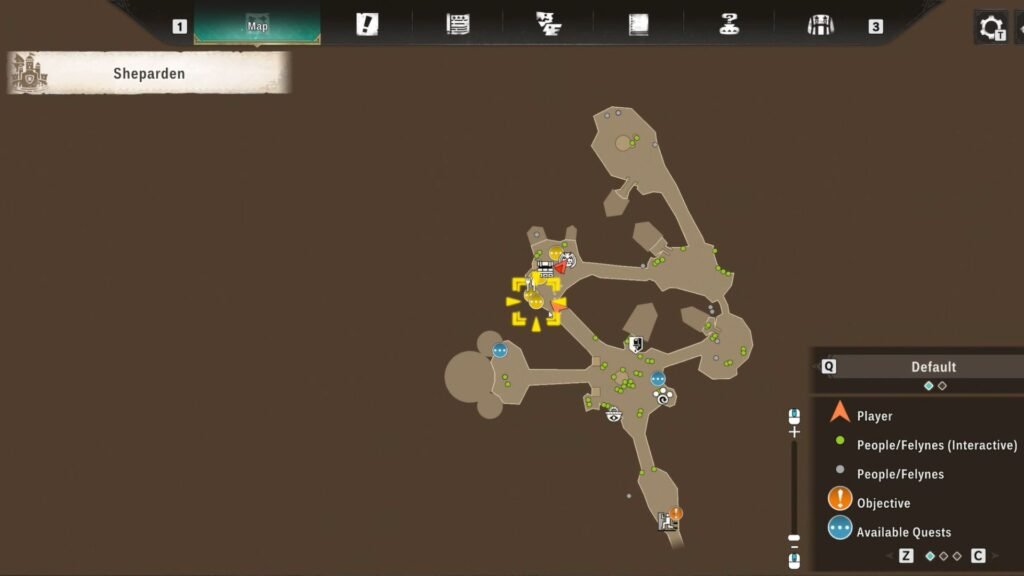Click the Available Quests legend entry
Screen dimensions: 1024x576
pyautogui.click(x=903, y=532)
